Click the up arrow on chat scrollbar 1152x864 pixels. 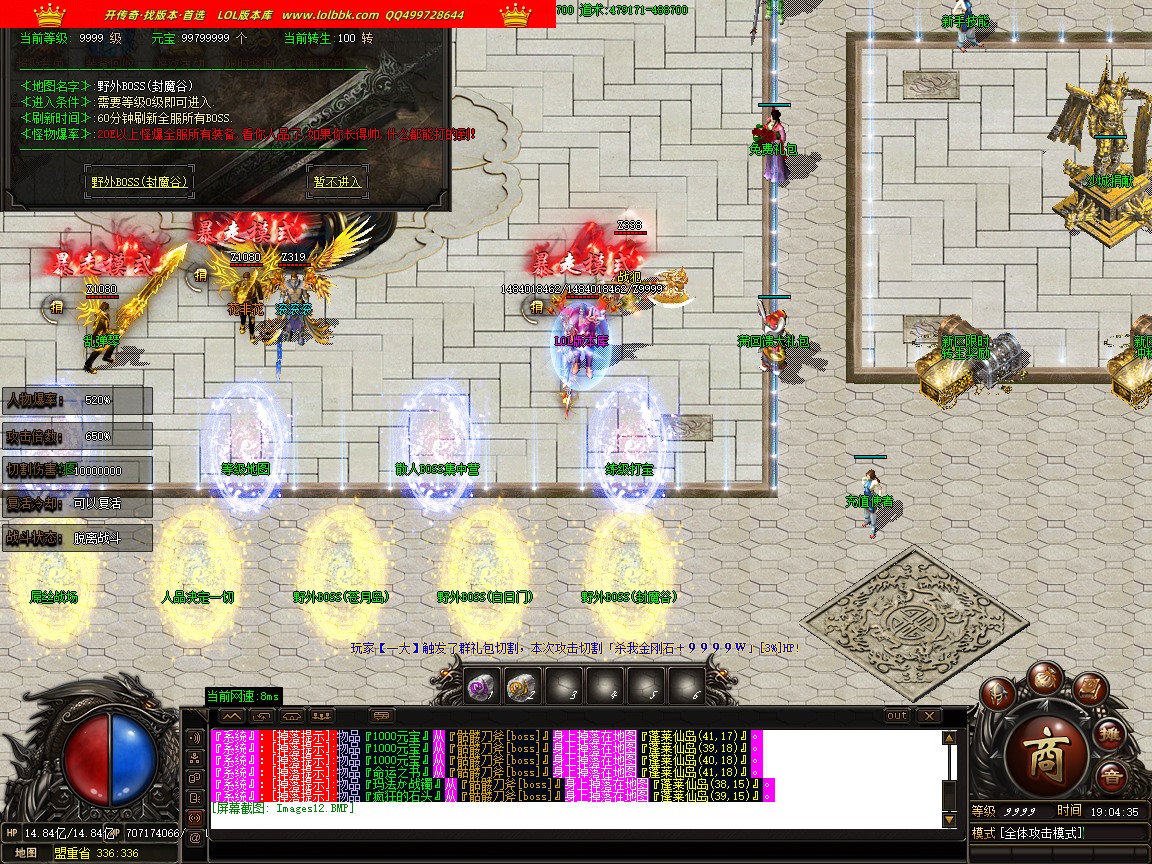(949, 738)
